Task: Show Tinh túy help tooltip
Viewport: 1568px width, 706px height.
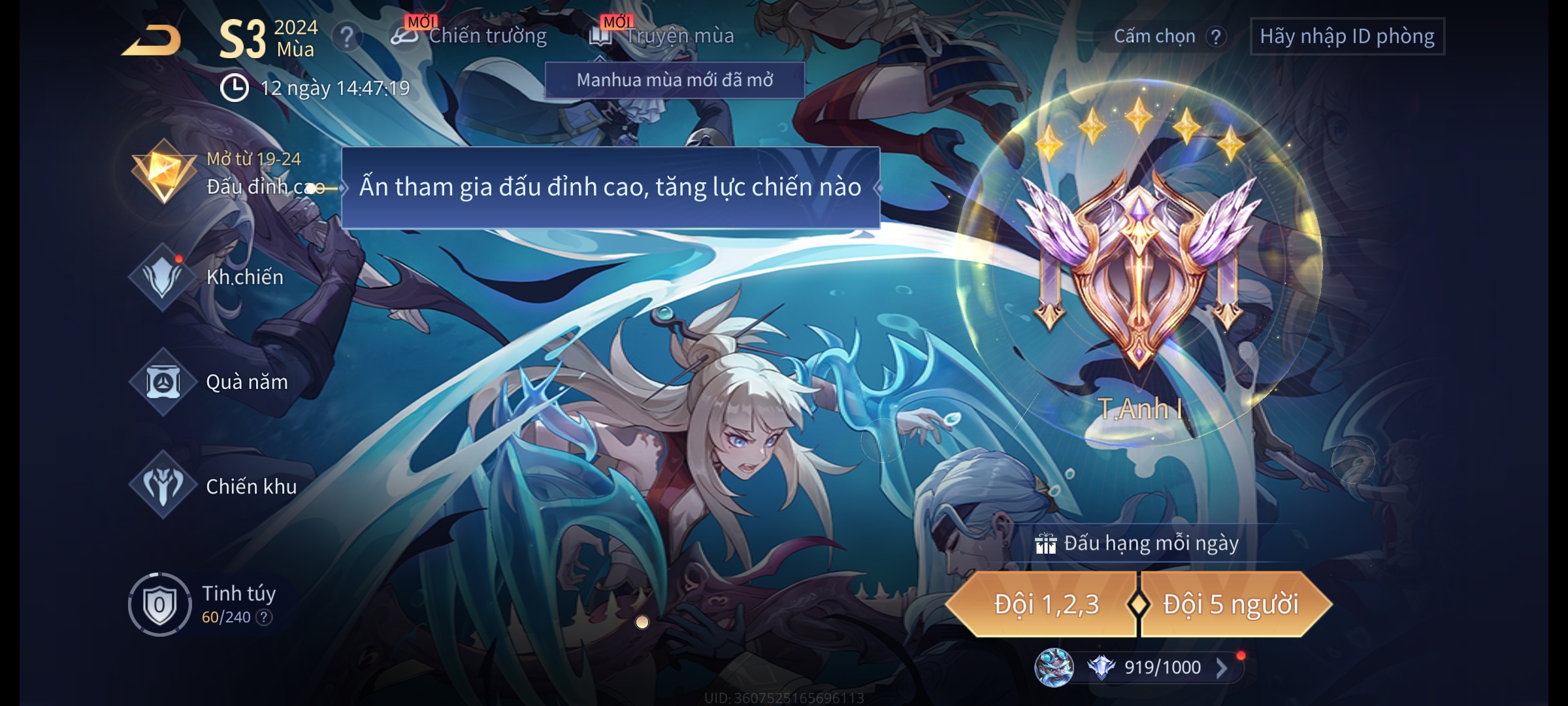Action: tap(264, 617)
